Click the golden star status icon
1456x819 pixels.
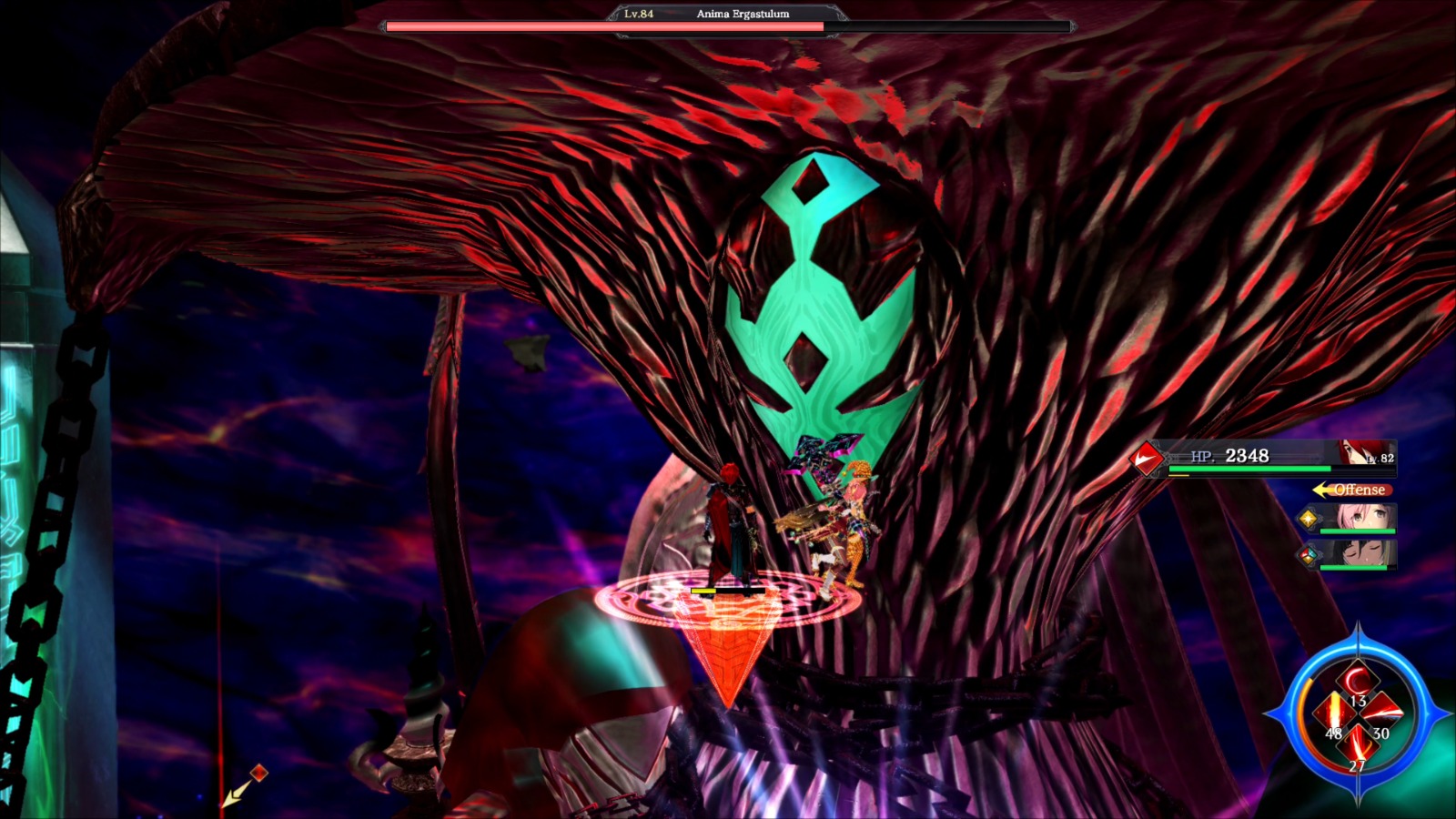click(x=1309, y=519)
